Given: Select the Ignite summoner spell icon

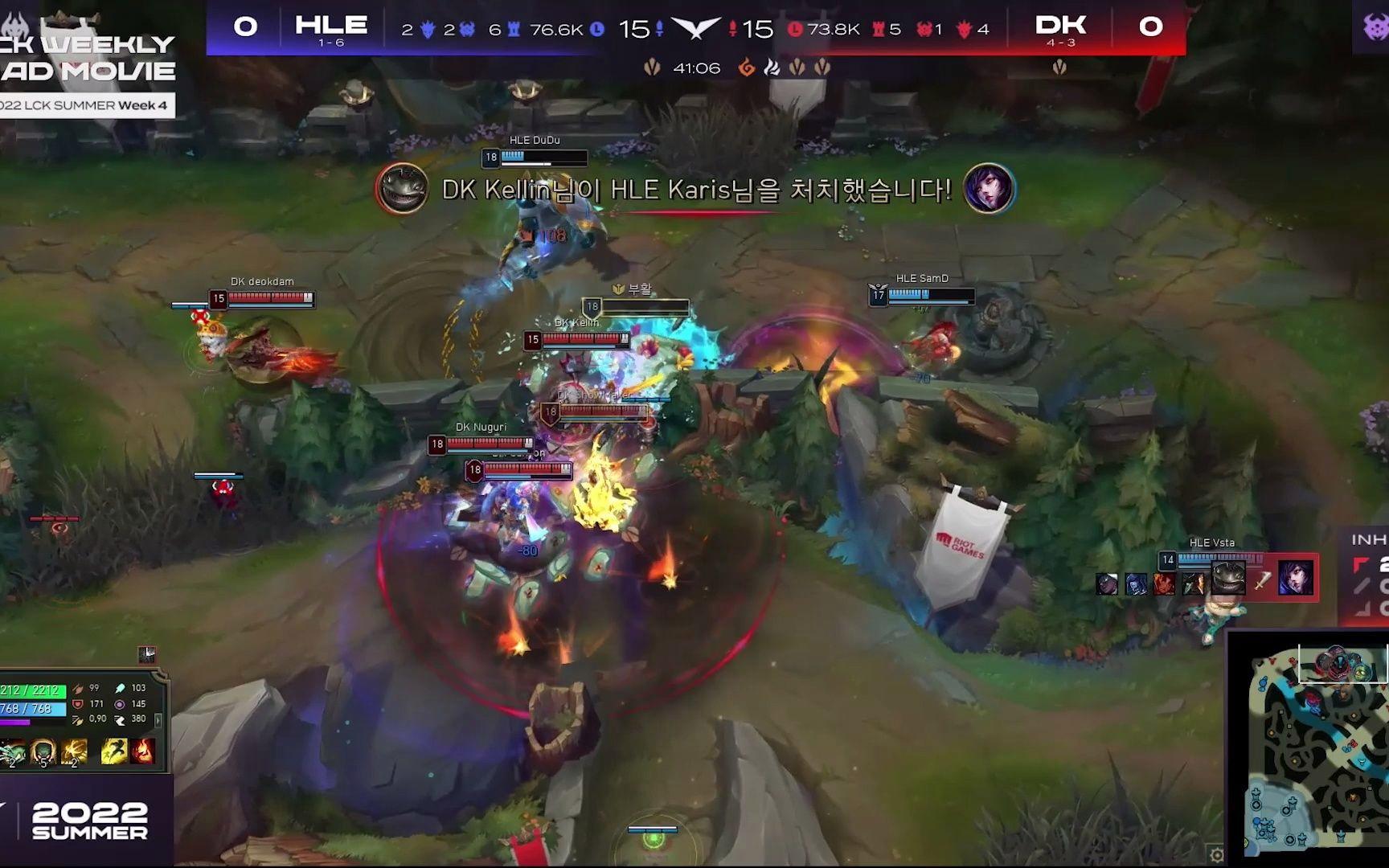Looking at the screenshot, I should 143,751.
